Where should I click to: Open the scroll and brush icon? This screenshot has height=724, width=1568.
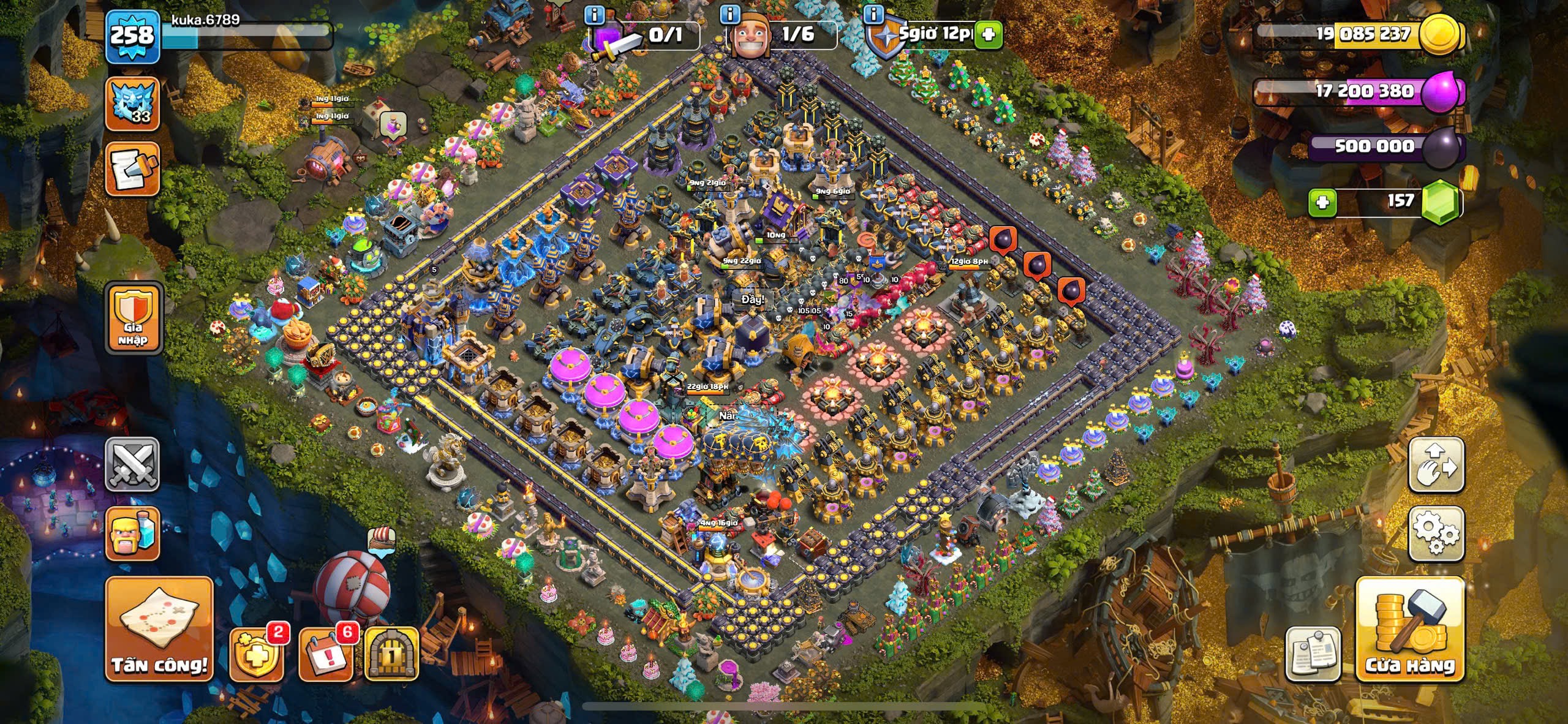coord(132,169)
